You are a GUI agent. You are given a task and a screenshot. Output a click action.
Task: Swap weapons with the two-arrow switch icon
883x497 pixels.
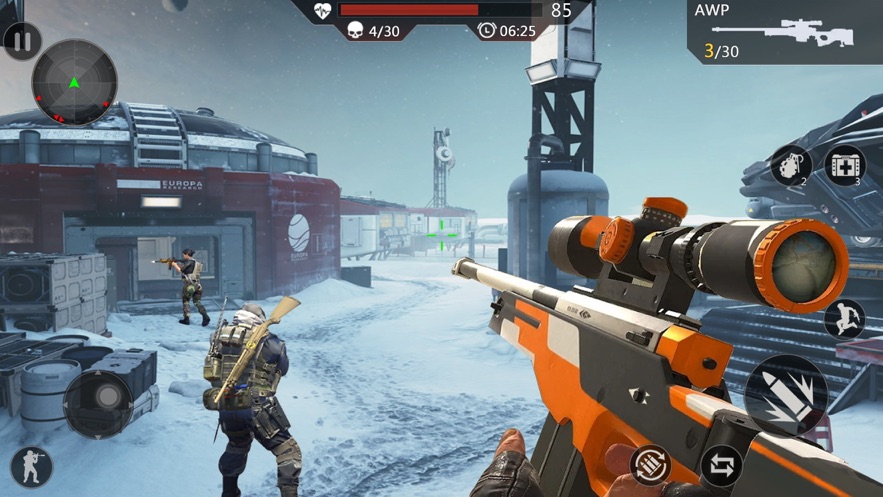tap(720, 465)
